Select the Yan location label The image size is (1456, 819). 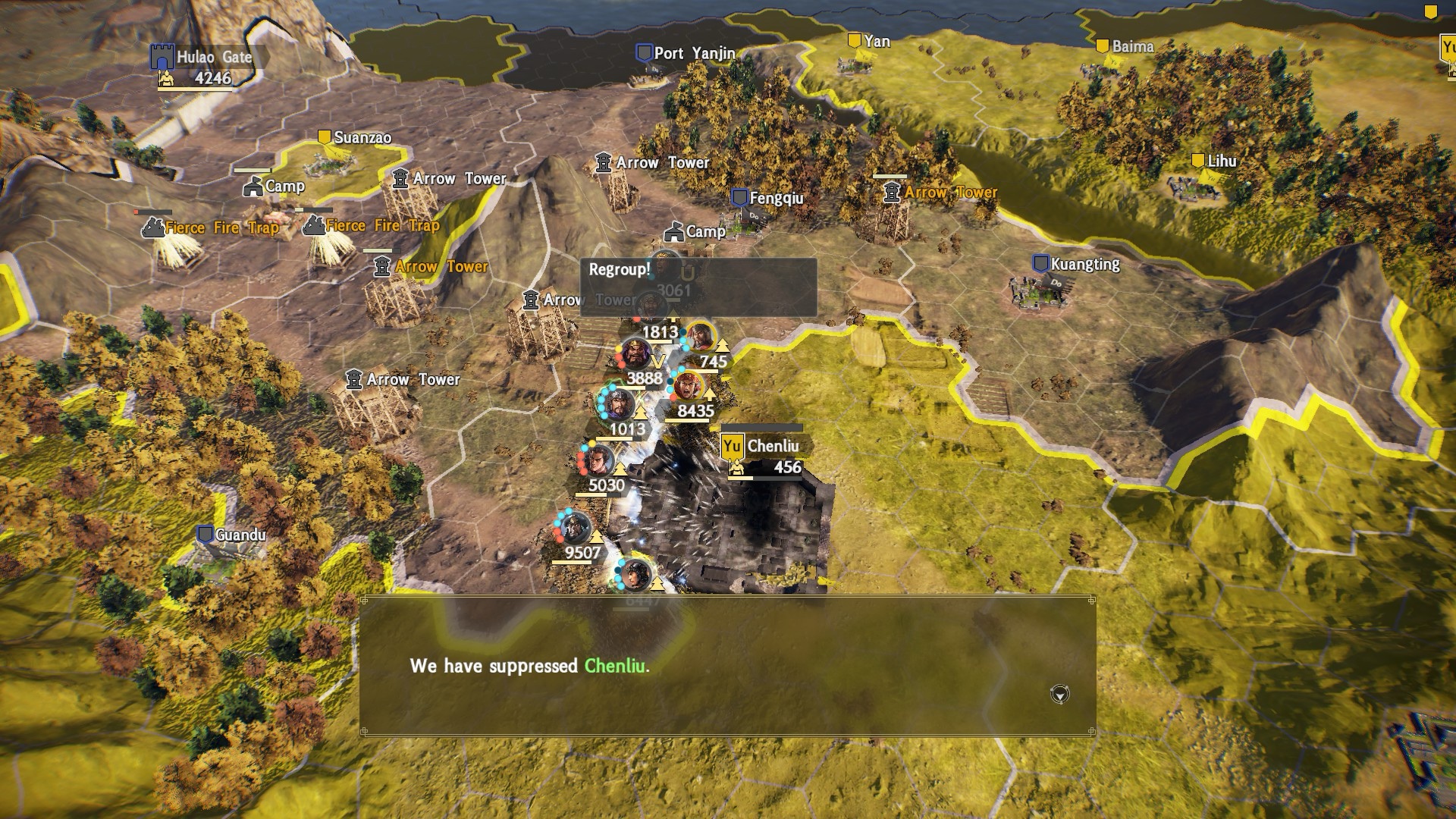876,41
